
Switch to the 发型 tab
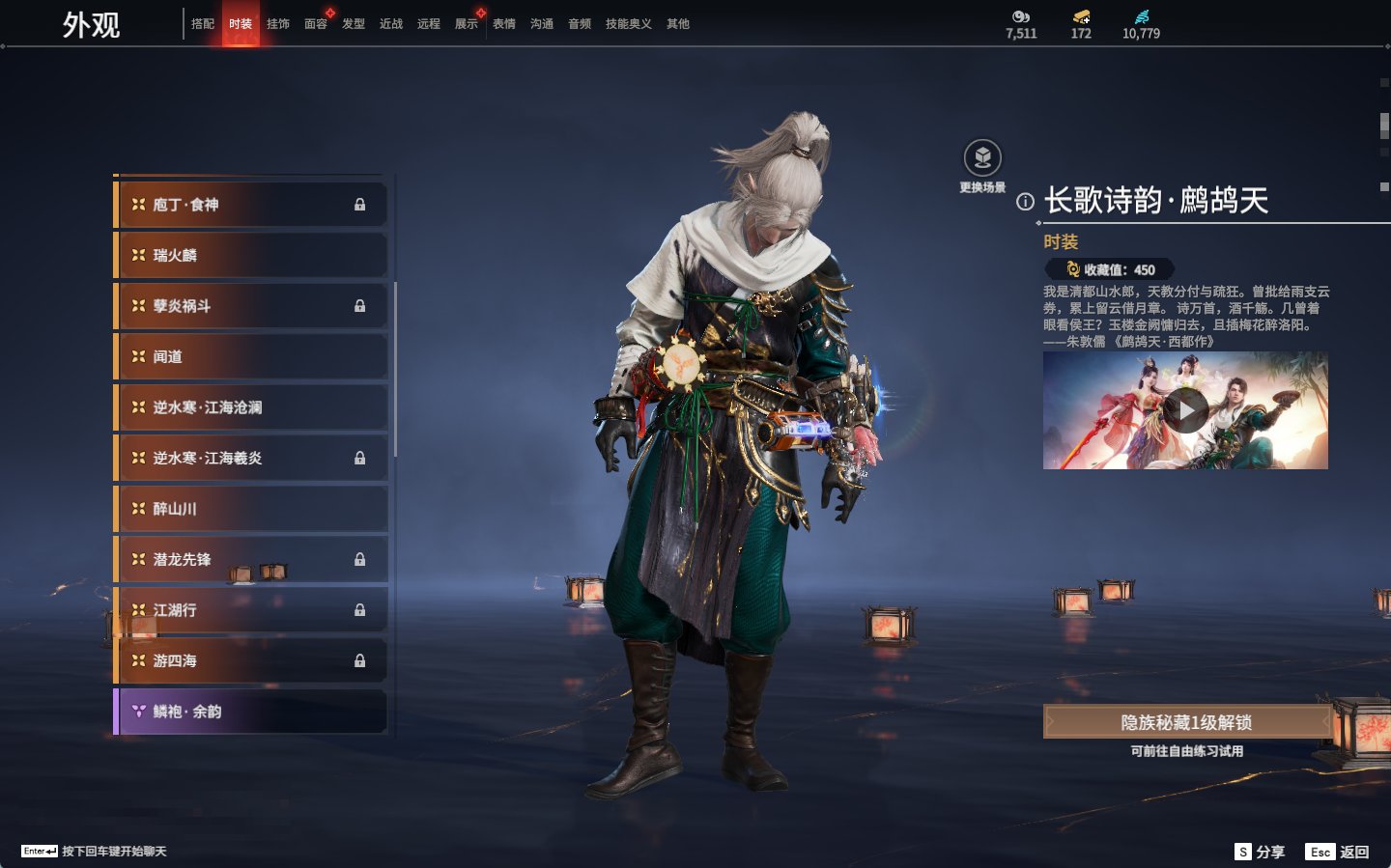click(x=354, y=24)
